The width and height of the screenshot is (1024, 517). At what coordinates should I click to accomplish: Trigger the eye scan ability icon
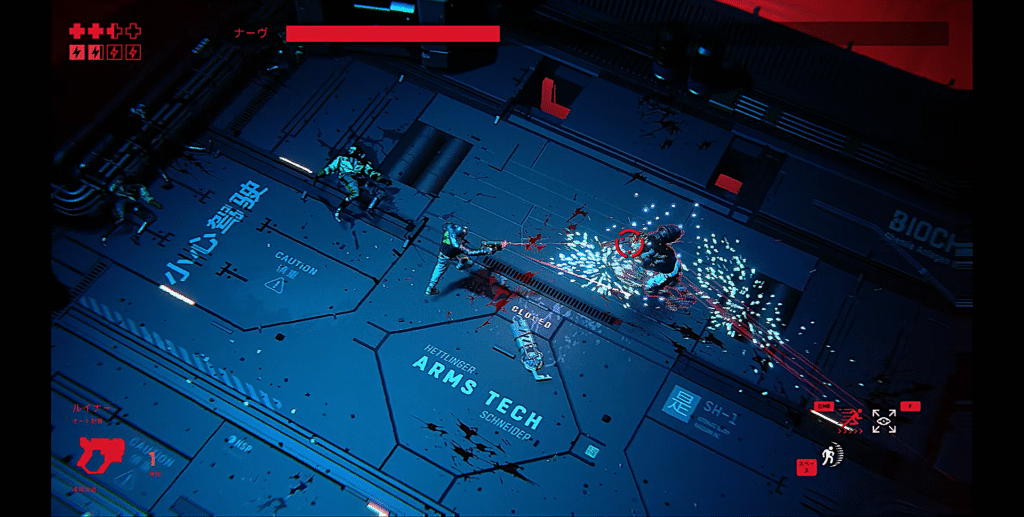click(x=884, y=421)
